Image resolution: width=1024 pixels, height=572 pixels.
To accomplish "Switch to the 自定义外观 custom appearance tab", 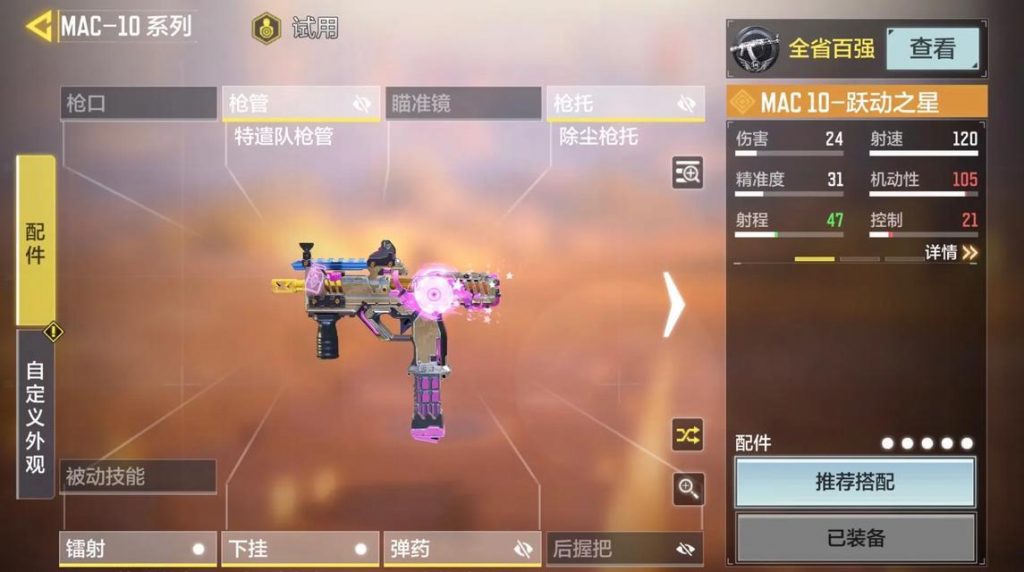I will point(36,415).
